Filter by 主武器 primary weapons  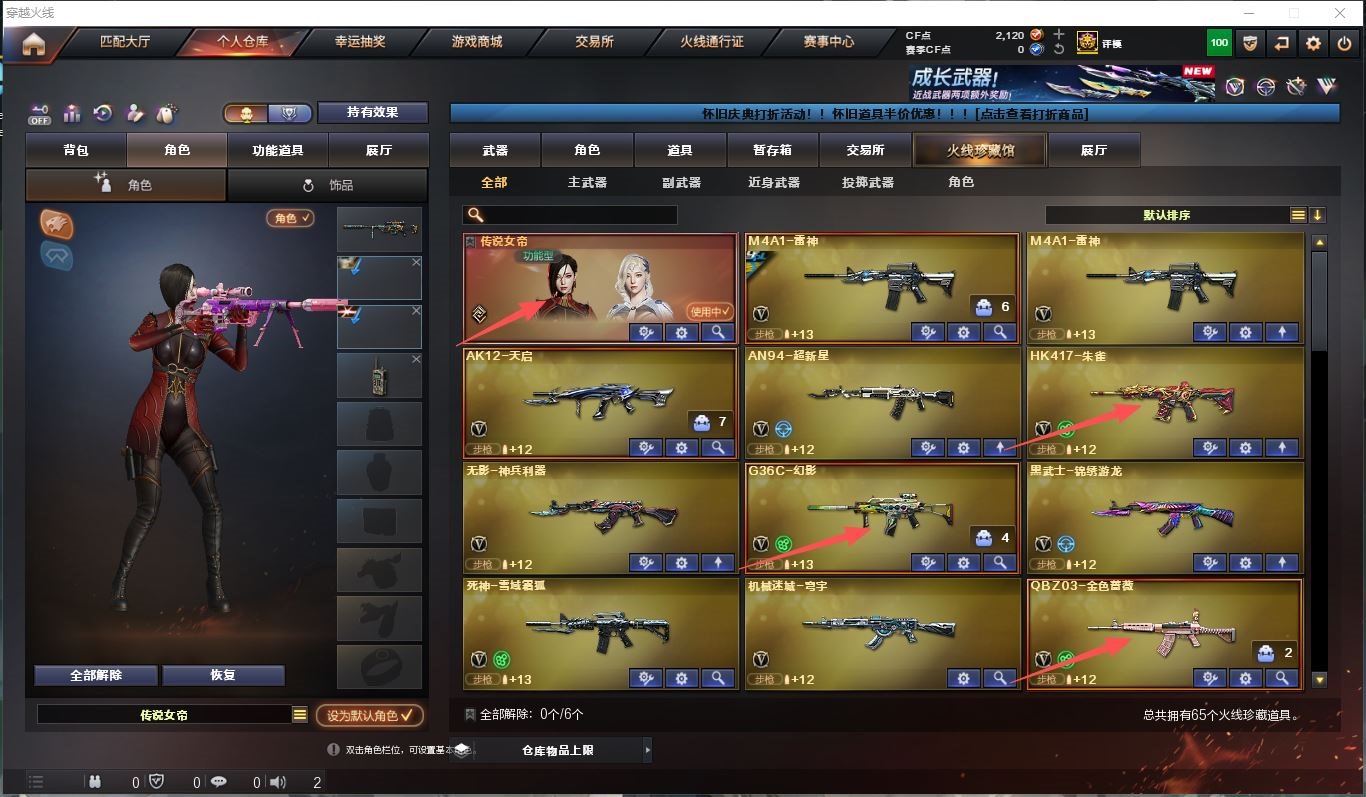point(588,182)
